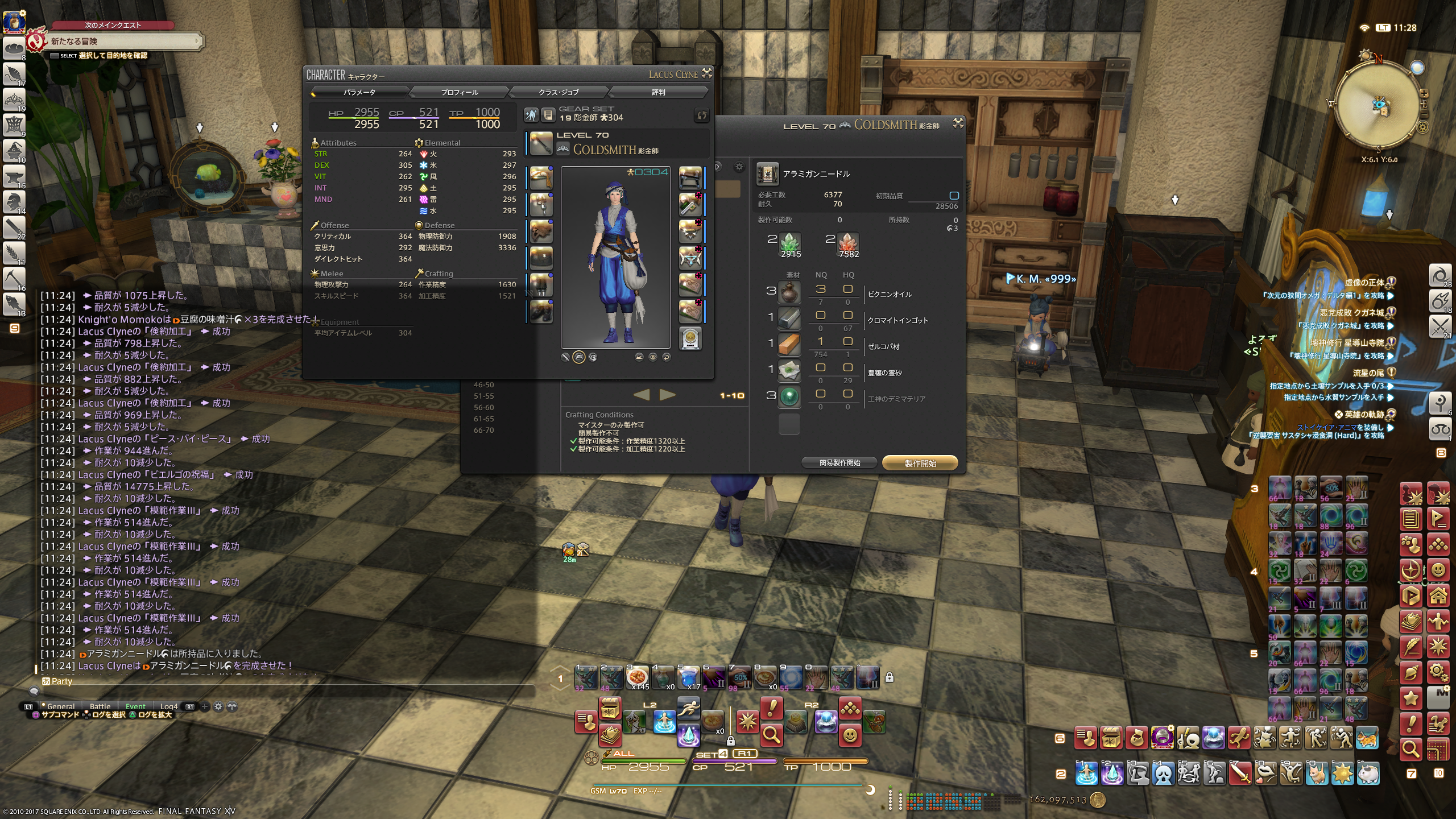
Task: Open the クラス・ジョブ tab
Action: tap(559, 92)
